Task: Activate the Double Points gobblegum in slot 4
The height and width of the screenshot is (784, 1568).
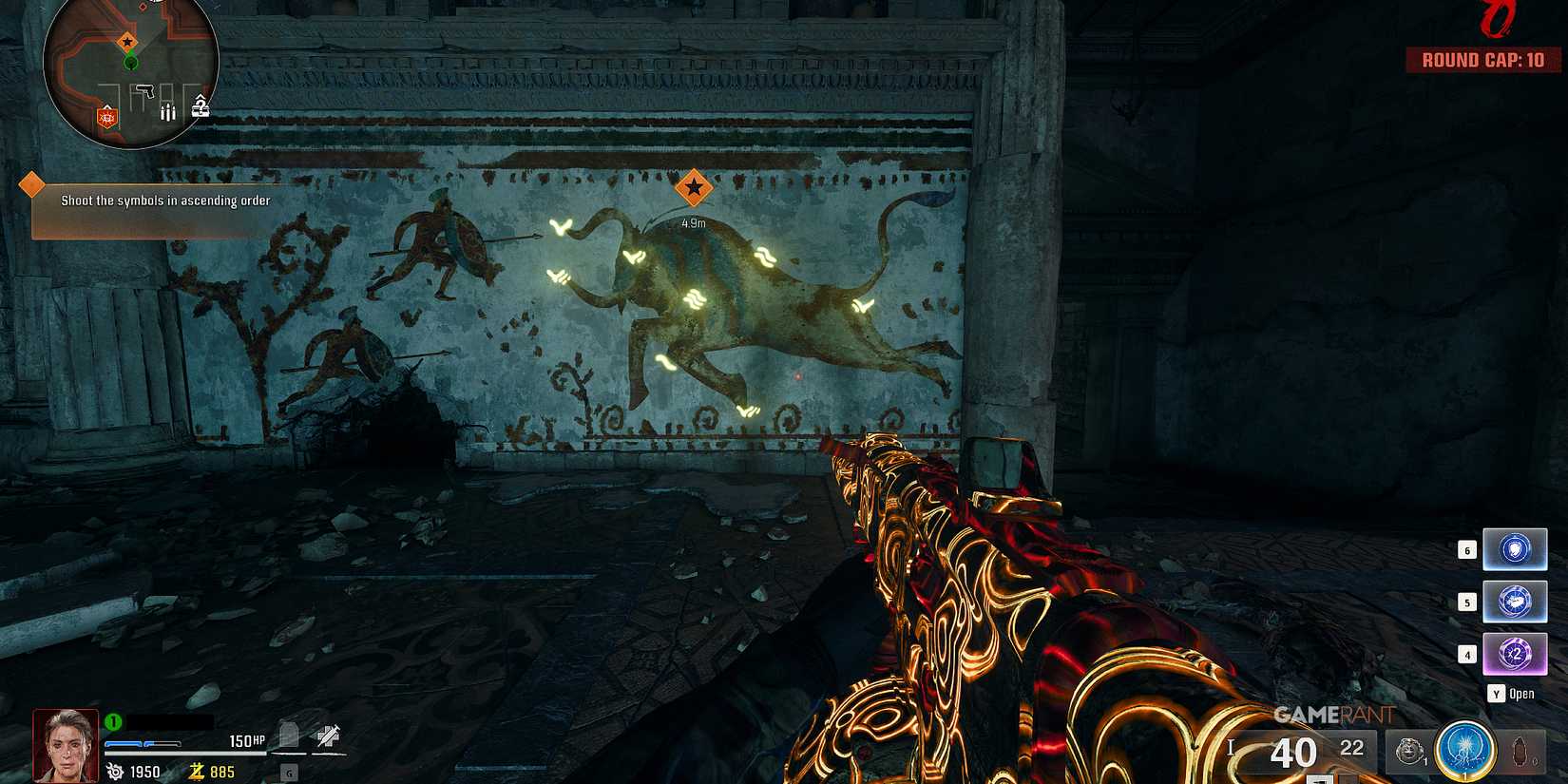Action: click(1515, 654)
